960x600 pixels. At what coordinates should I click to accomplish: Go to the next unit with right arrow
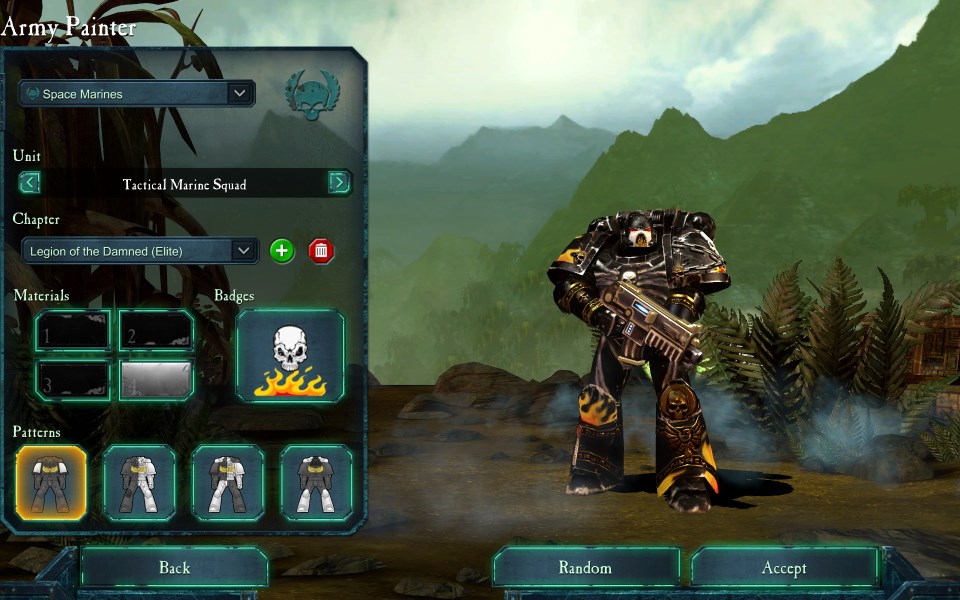pos(339,183)
